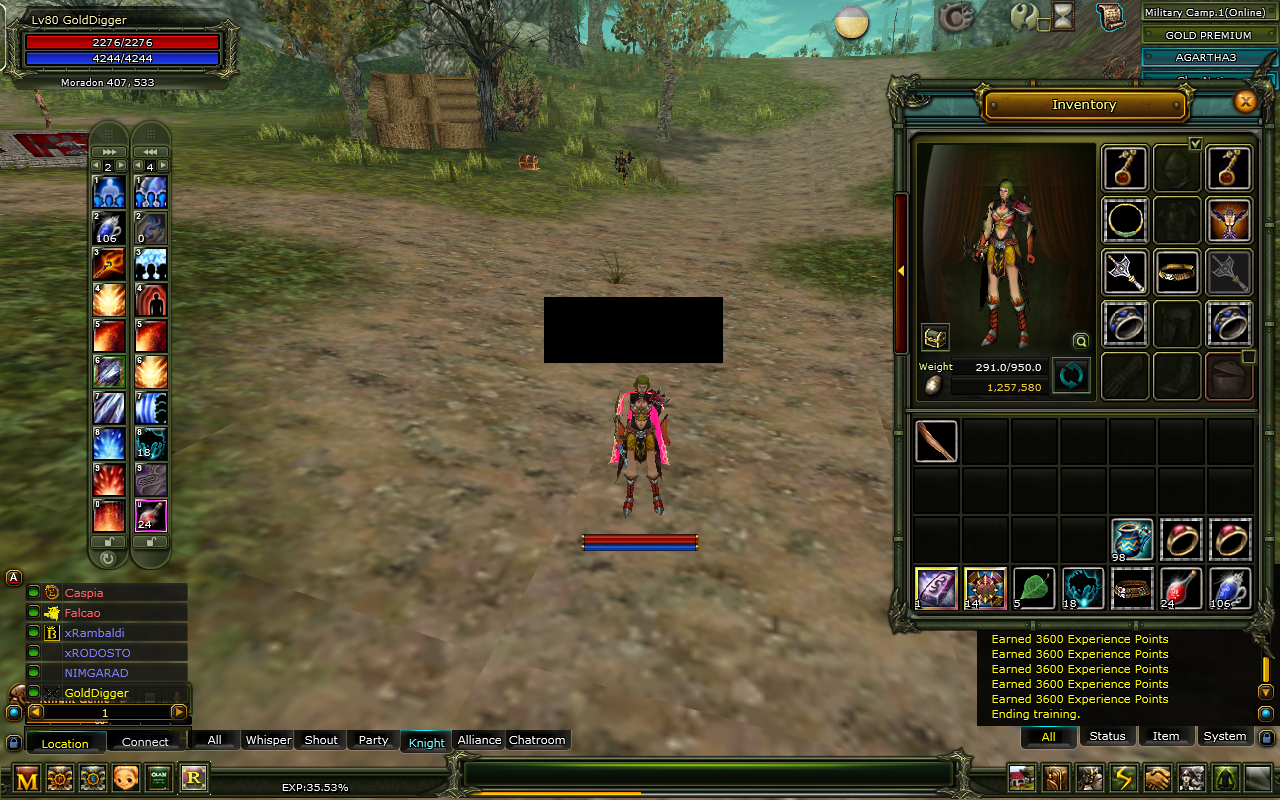This screenshot has width=1280, height=800.
Task: Open the R ranking icon bottom-left
Action: (194, 778)
